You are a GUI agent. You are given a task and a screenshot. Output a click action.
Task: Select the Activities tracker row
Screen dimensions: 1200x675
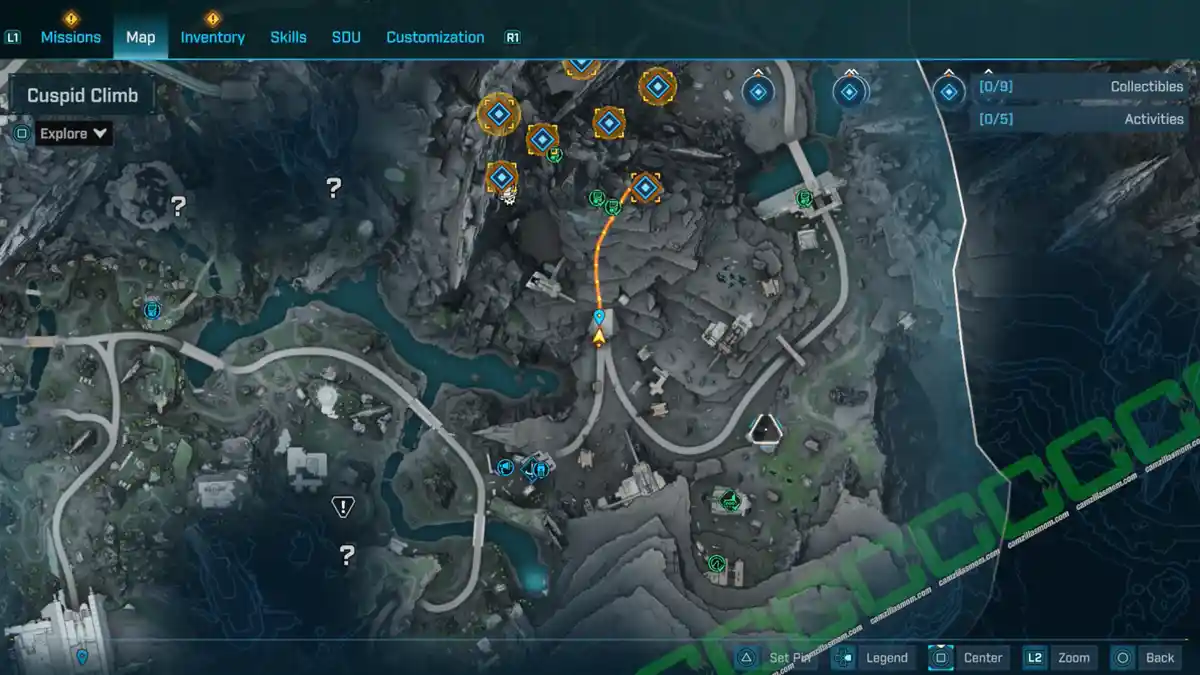[x=1081, y=119]
